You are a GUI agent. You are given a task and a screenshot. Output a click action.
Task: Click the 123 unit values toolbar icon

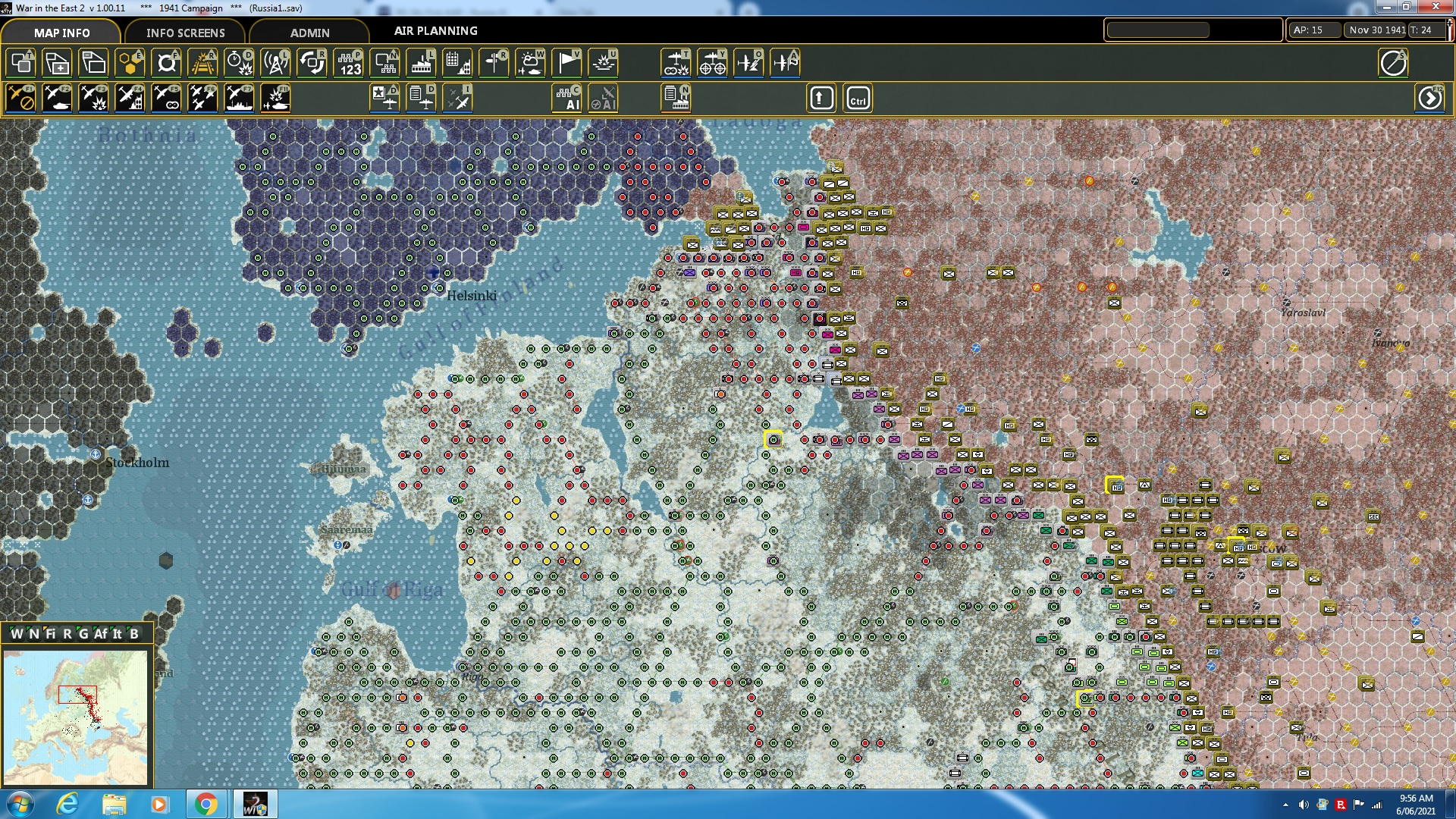pos(350,64)
